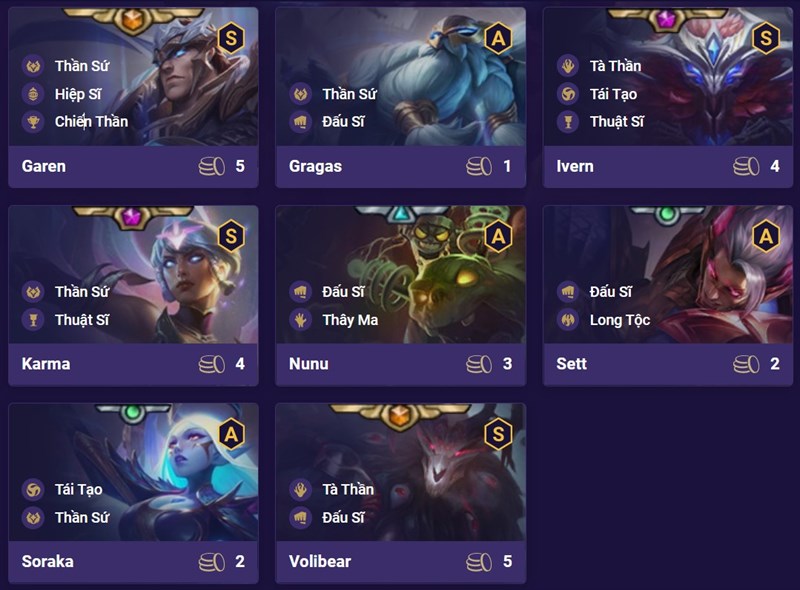
Task: Click Nunu's Thây Ma trait
Action: point(350,320)
